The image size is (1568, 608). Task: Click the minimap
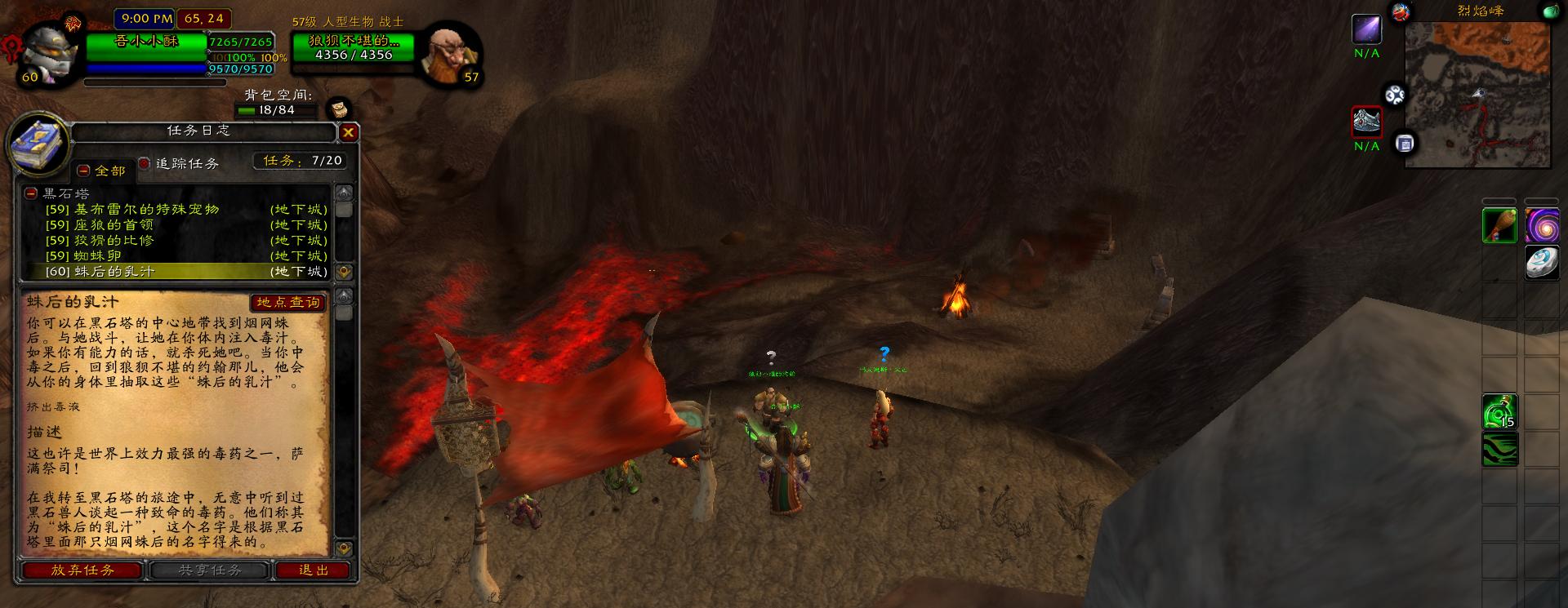(x=1477, y=95)
